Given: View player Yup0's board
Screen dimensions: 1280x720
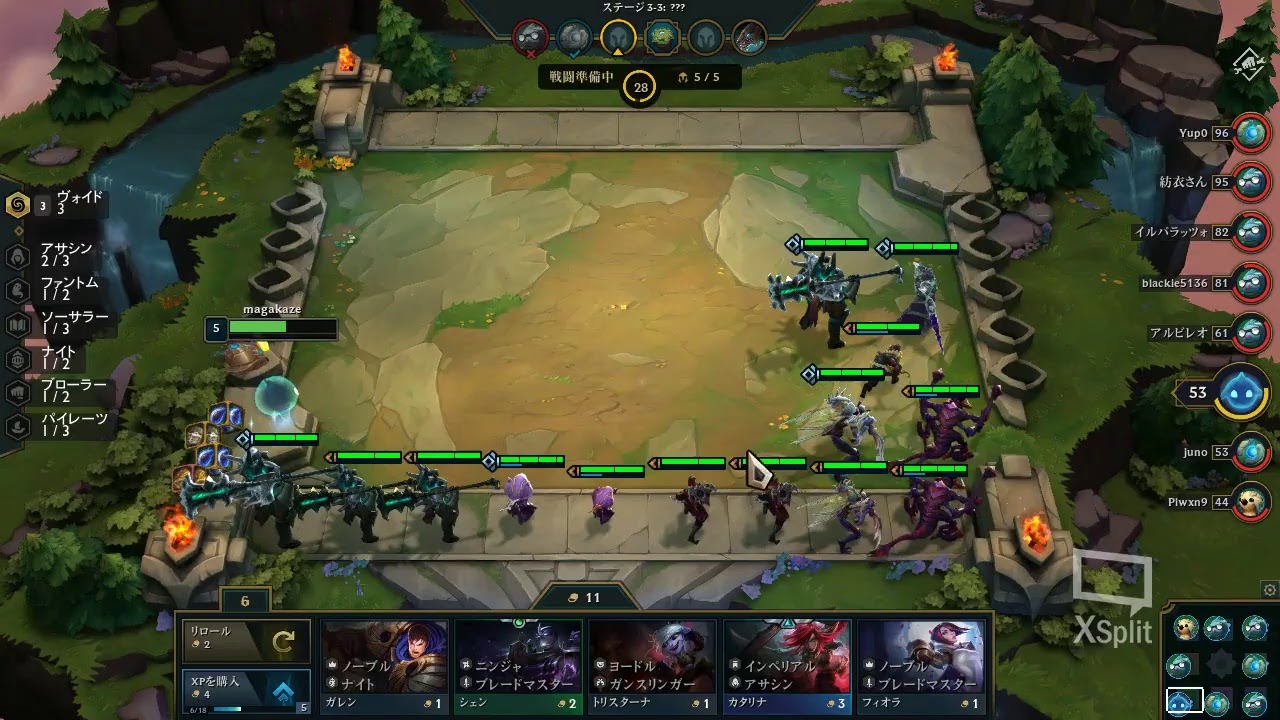Looking at the screenshot, I should click(x=1249, y=133).
